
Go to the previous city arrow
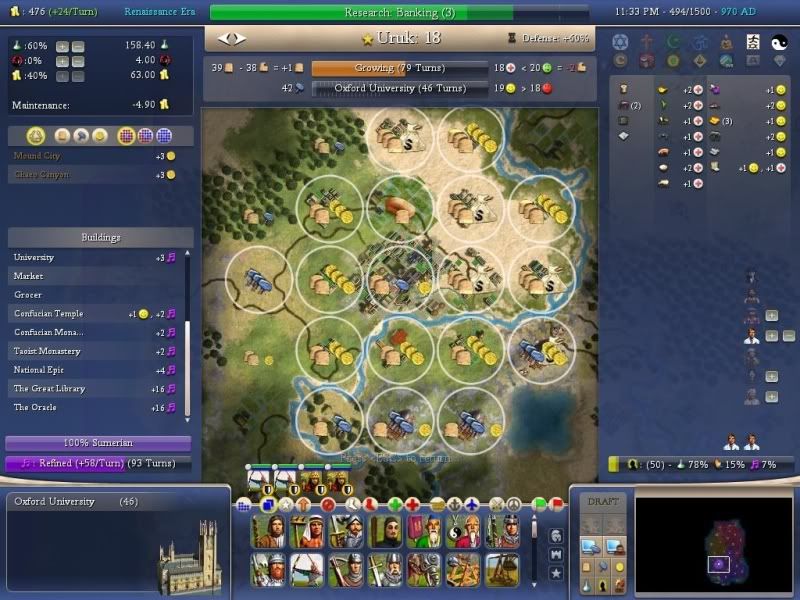click(223, 38)
